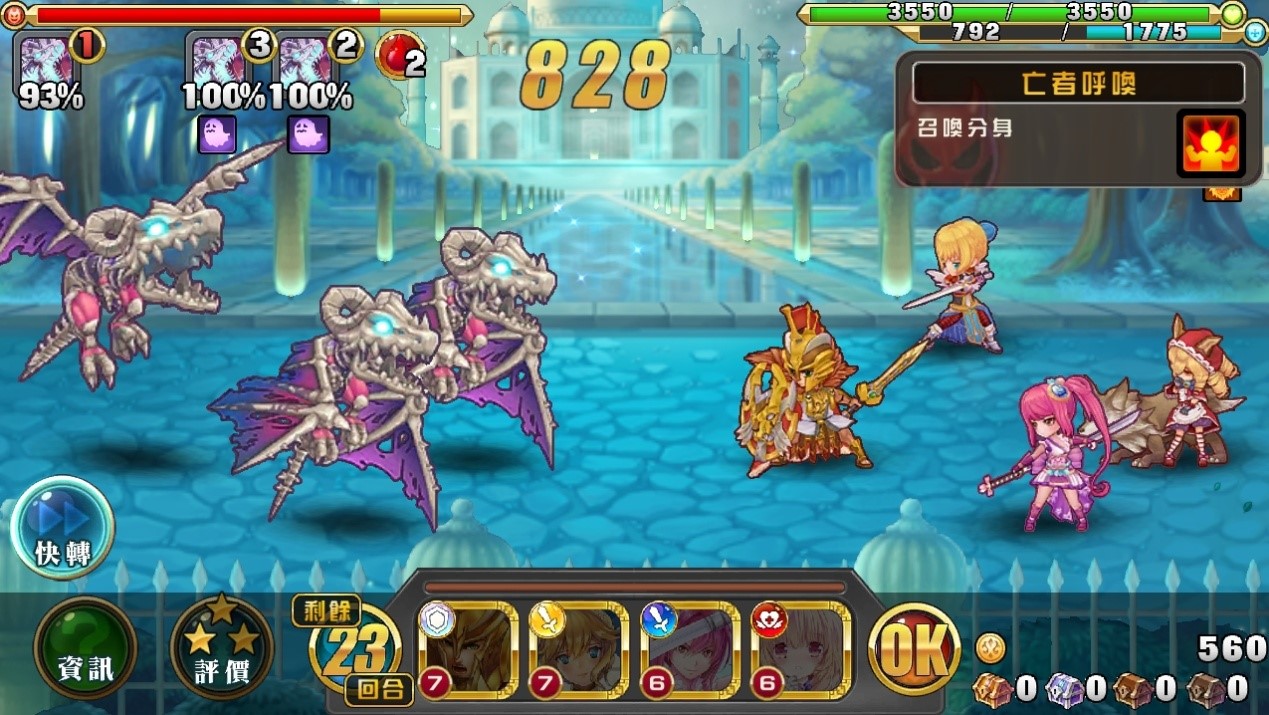This screenshot has height=715, width=1269.
Task: Pick the pink-haired girl card
Action: tap(690, 648)
